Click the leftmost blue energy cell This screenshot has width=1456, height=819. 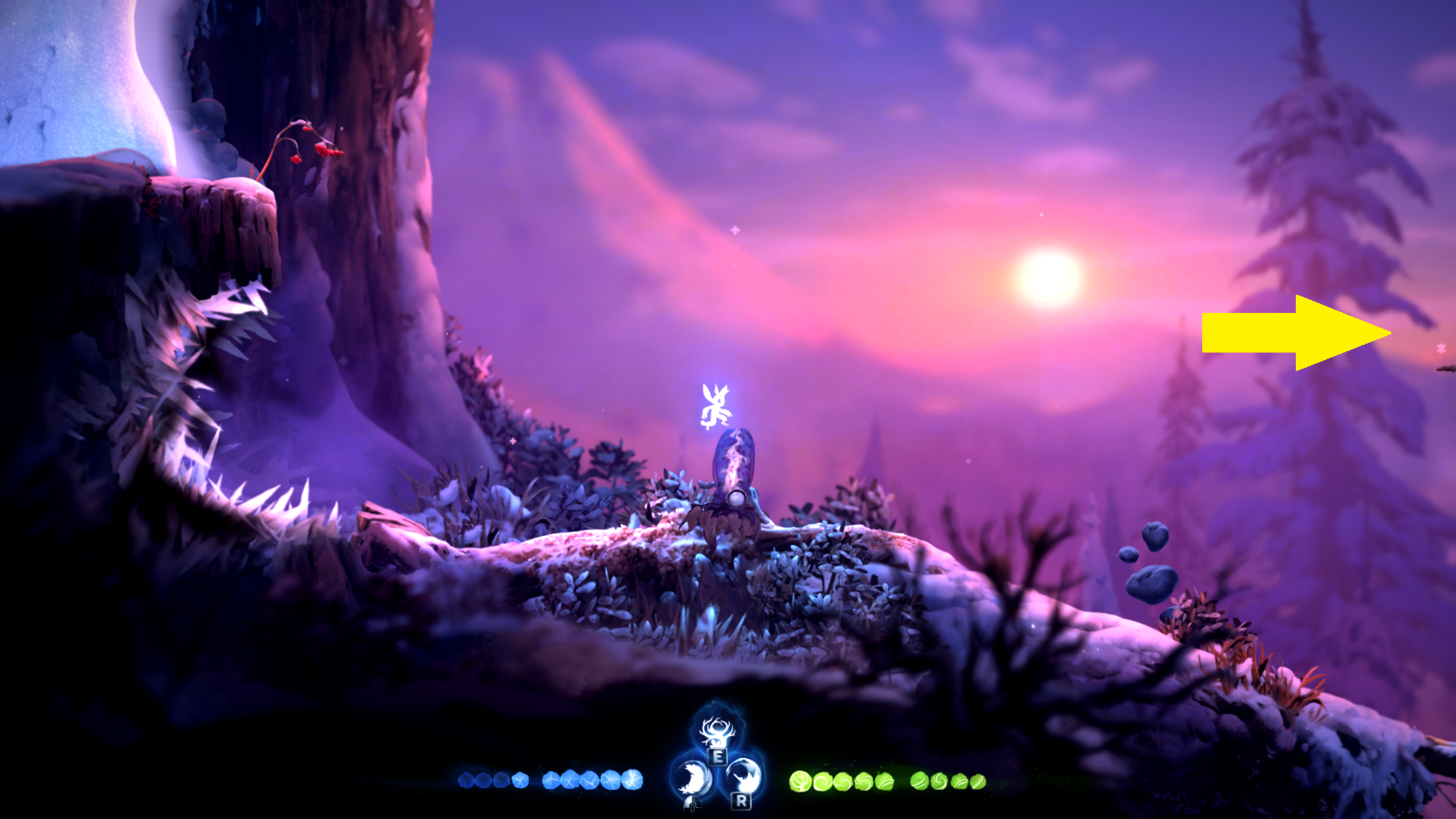465,779
